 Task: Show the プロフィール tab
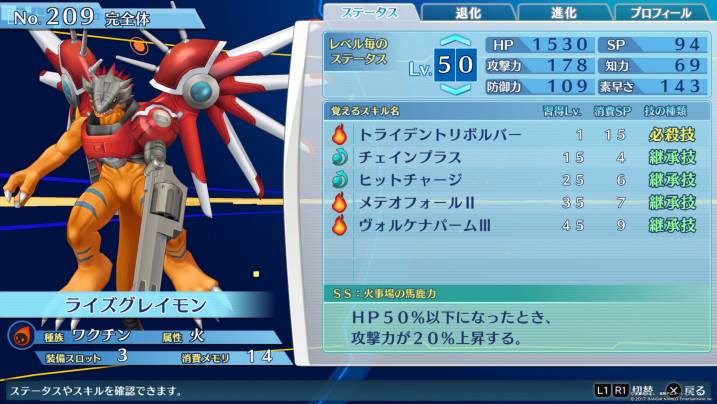[x=660, y=13]
